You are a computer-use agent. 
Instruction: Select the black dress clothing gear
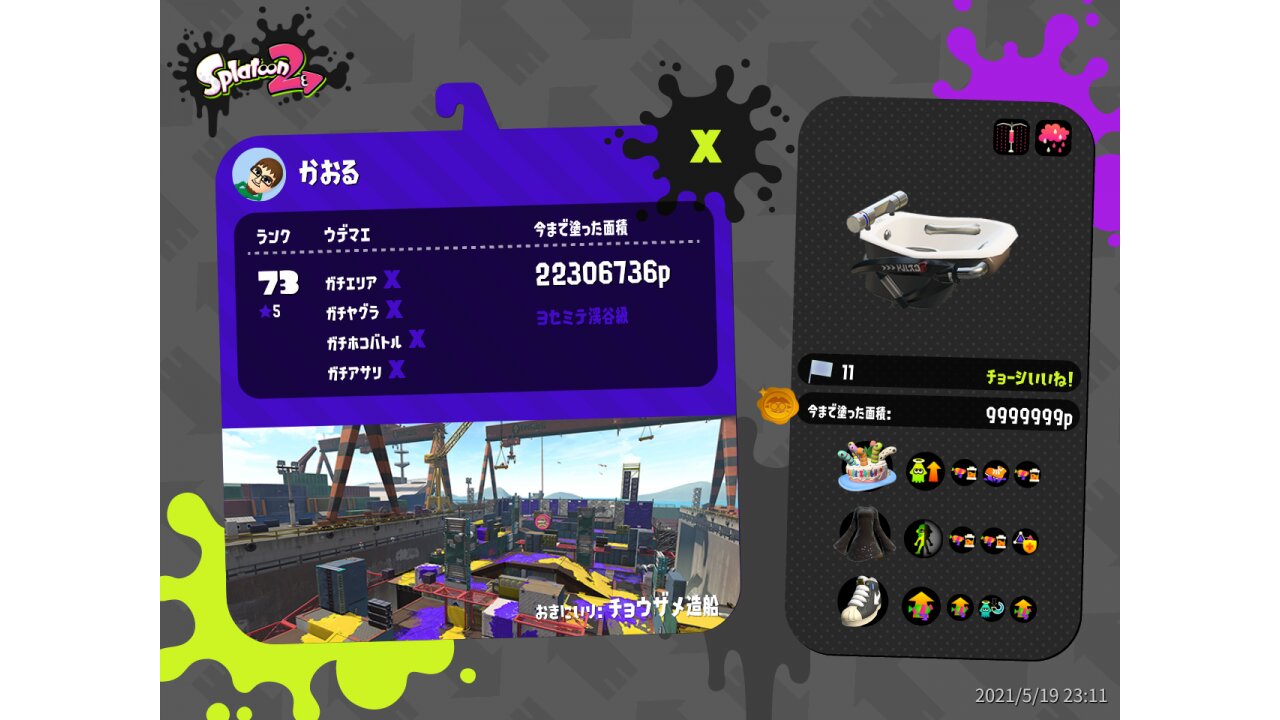(x=864, y=535)
